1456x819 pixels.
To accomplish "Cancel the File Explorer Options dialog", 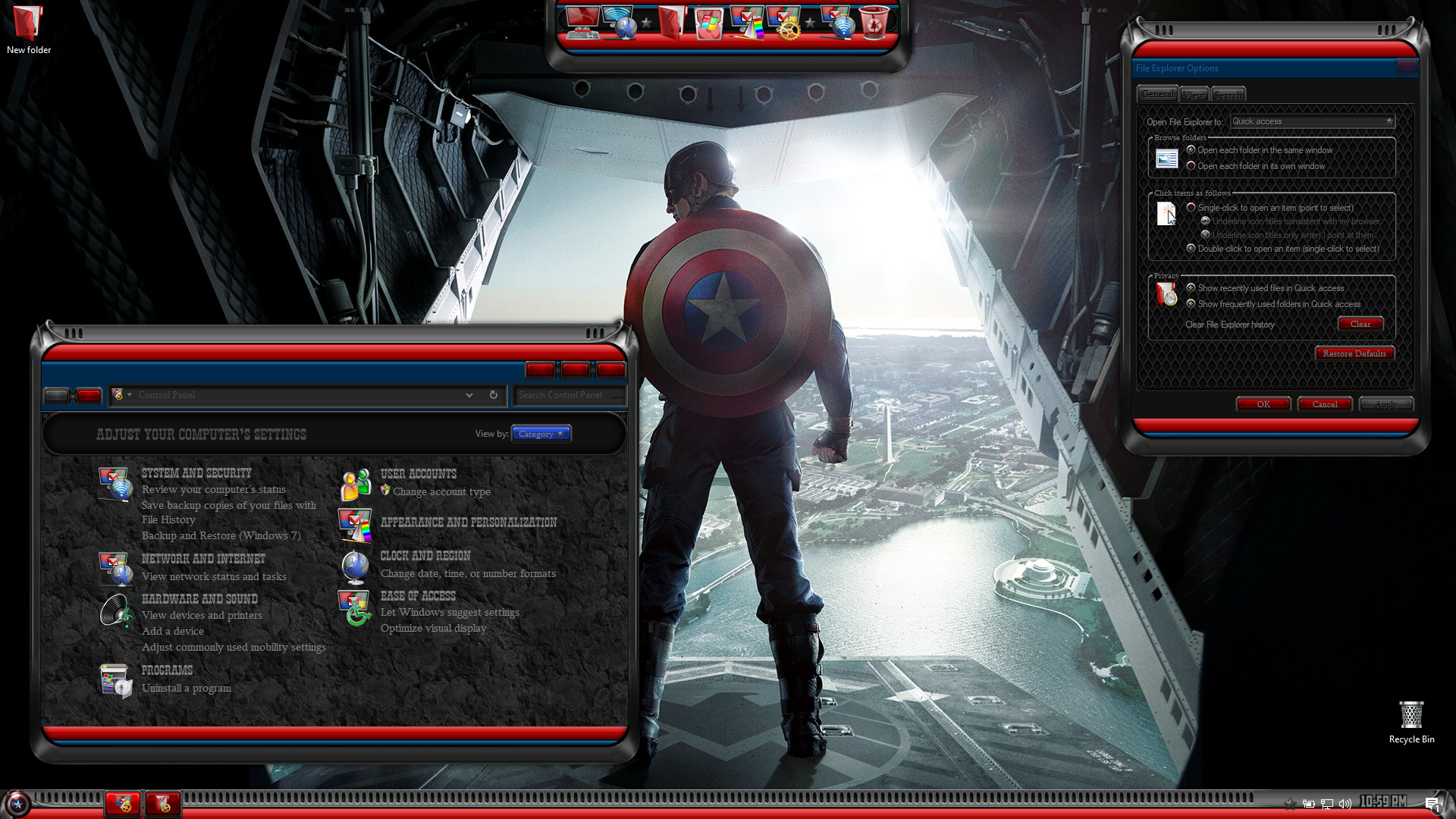I will tap(1325, 404).
